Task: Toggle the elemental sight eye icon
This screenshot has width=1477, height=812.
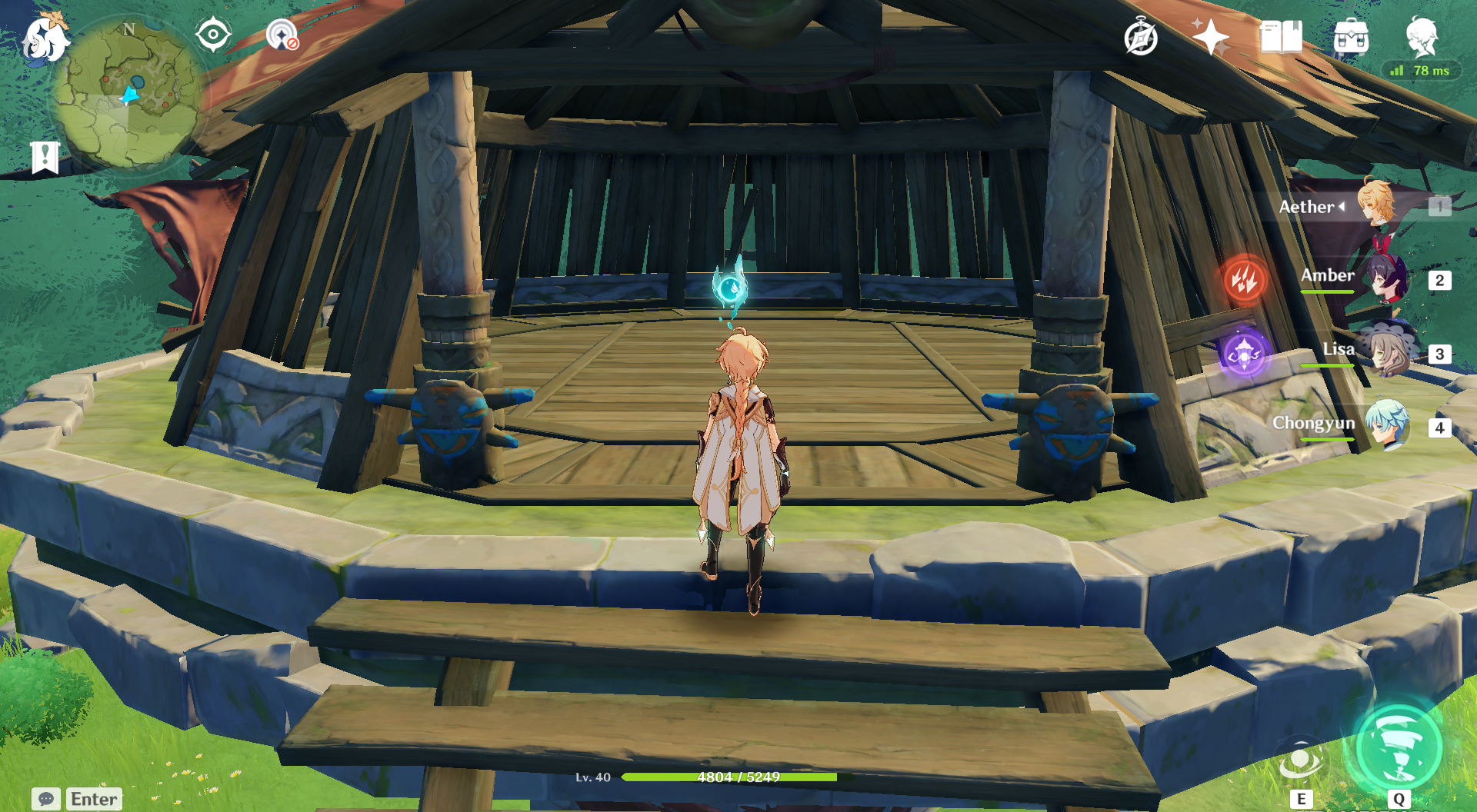Action: click(x=213, y=35)
